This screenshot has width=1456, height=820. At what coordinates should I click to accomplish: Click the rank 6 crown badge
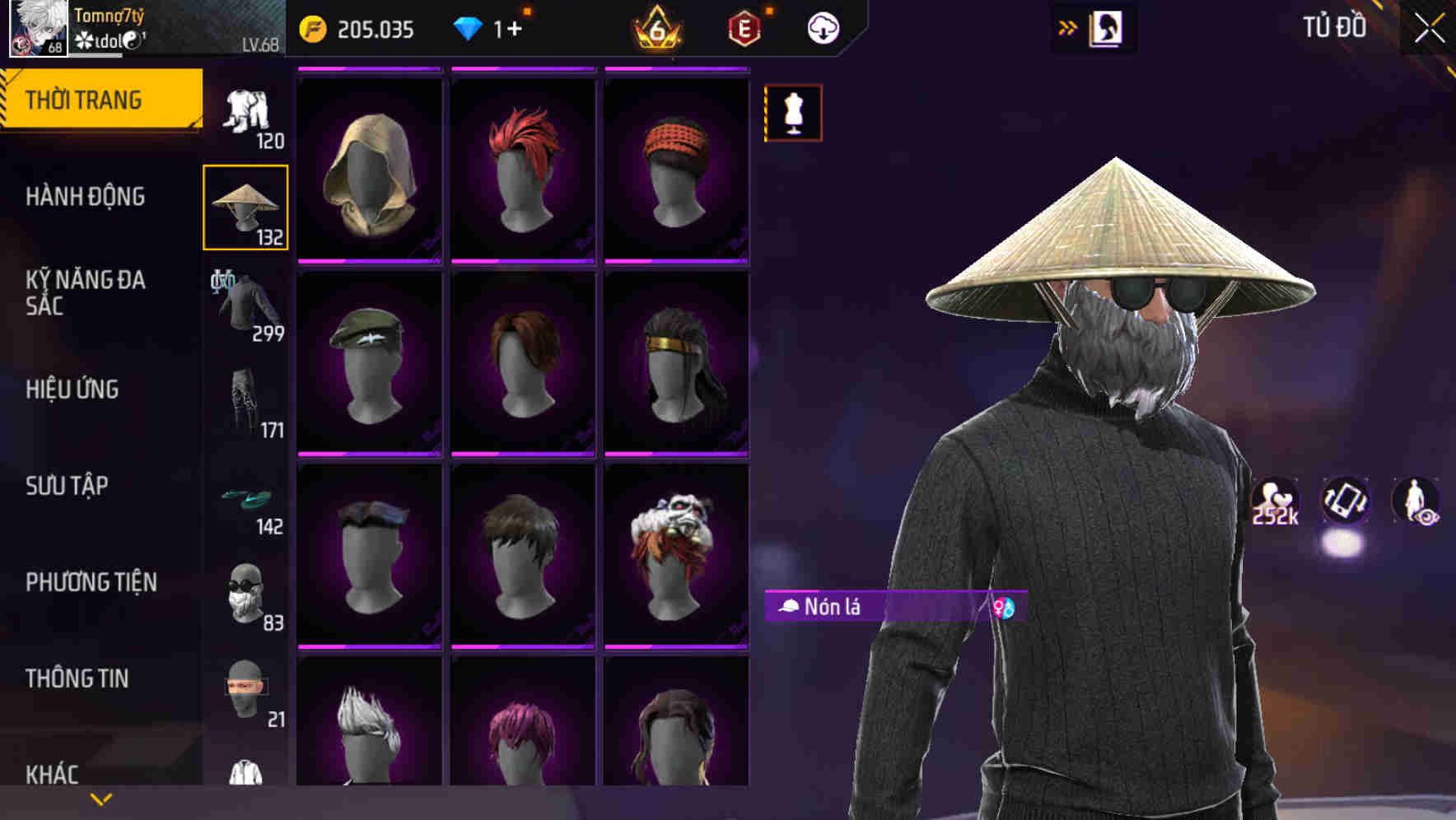point(659,27)
